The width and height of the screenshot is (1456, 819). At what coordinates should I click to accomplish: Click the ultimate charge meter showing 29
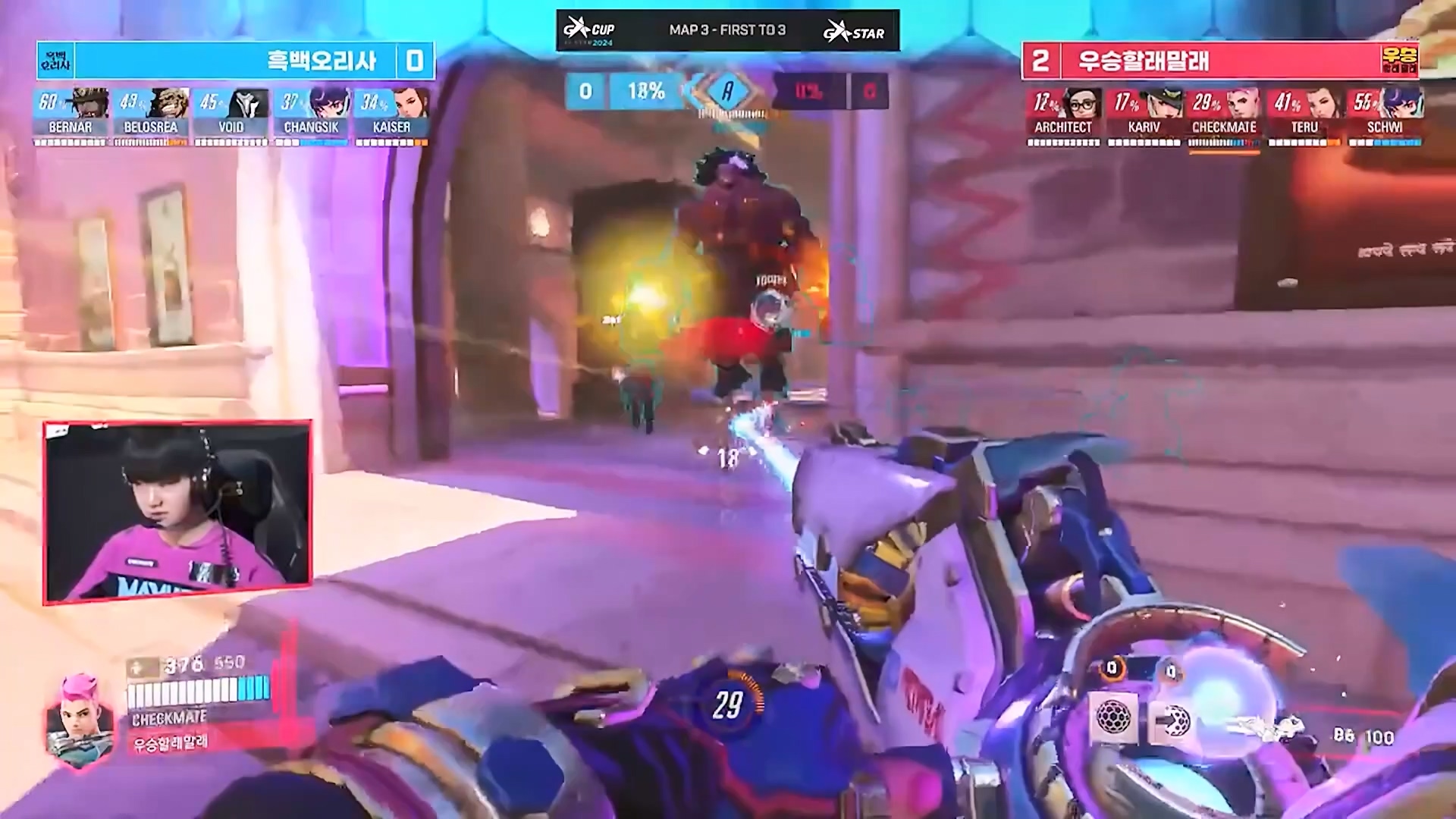(727, 705)
